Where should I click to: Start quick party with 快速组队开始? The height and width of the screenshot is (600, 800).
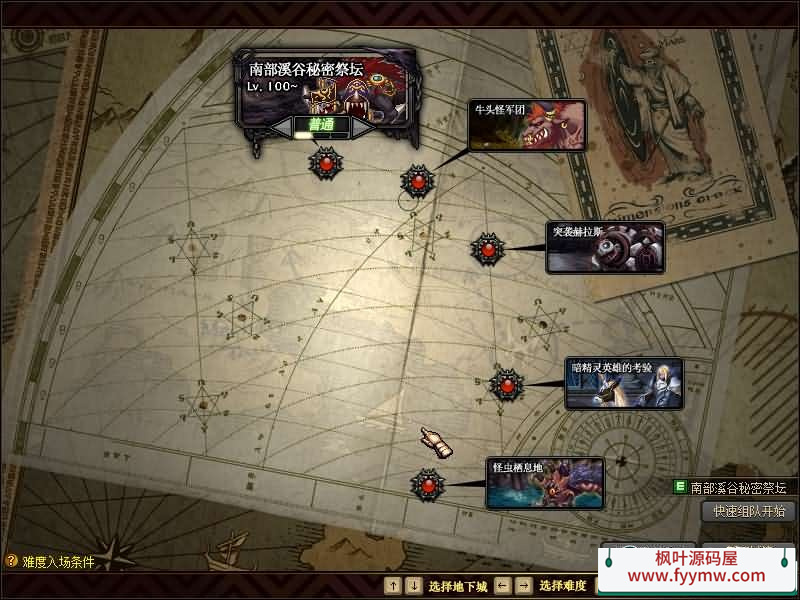click(x=750, y=511)
